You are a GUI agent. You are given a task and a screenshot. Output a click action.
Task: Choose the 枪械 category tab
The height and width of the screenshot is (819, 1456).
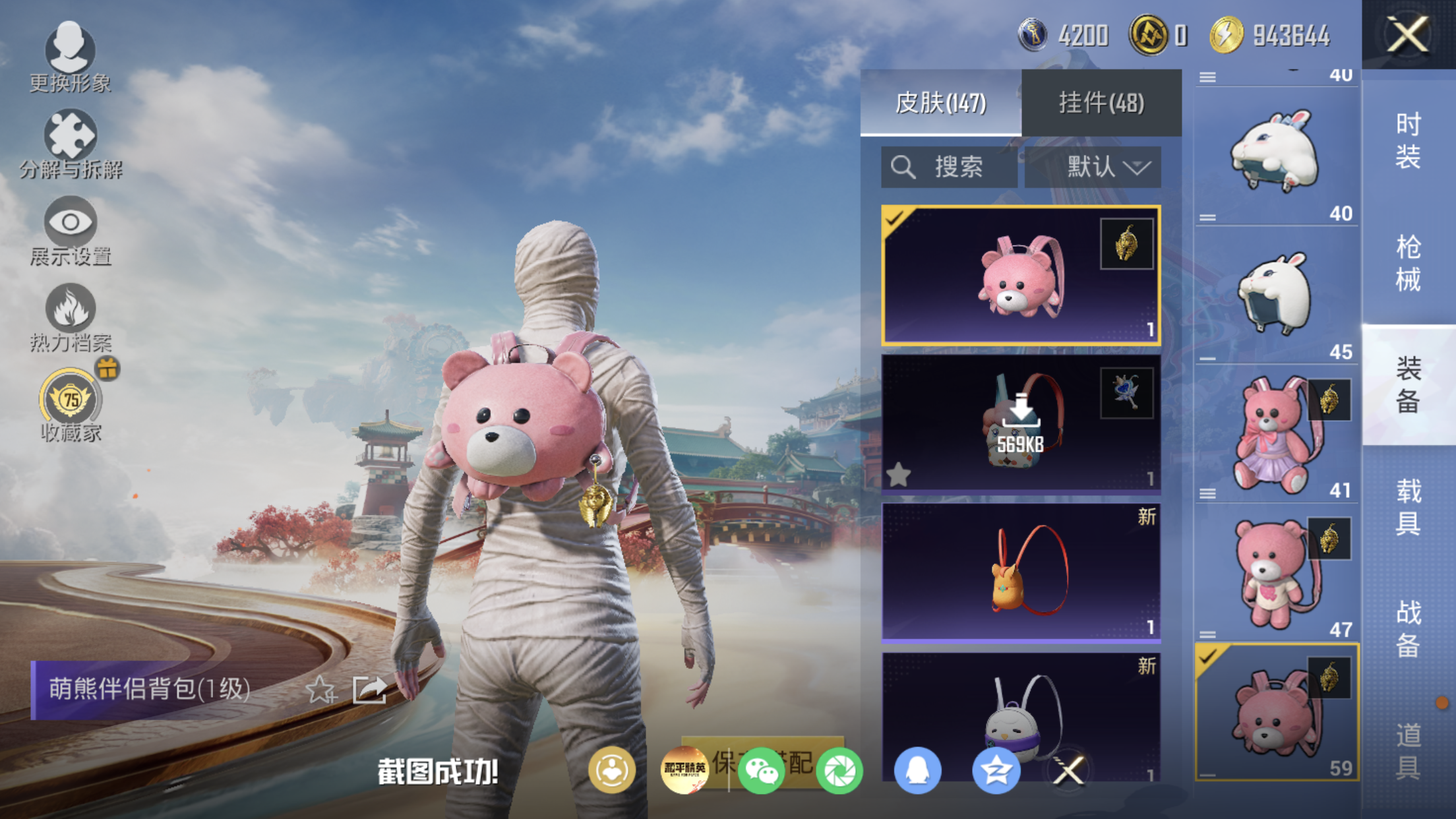click(x=1408, y=262)
